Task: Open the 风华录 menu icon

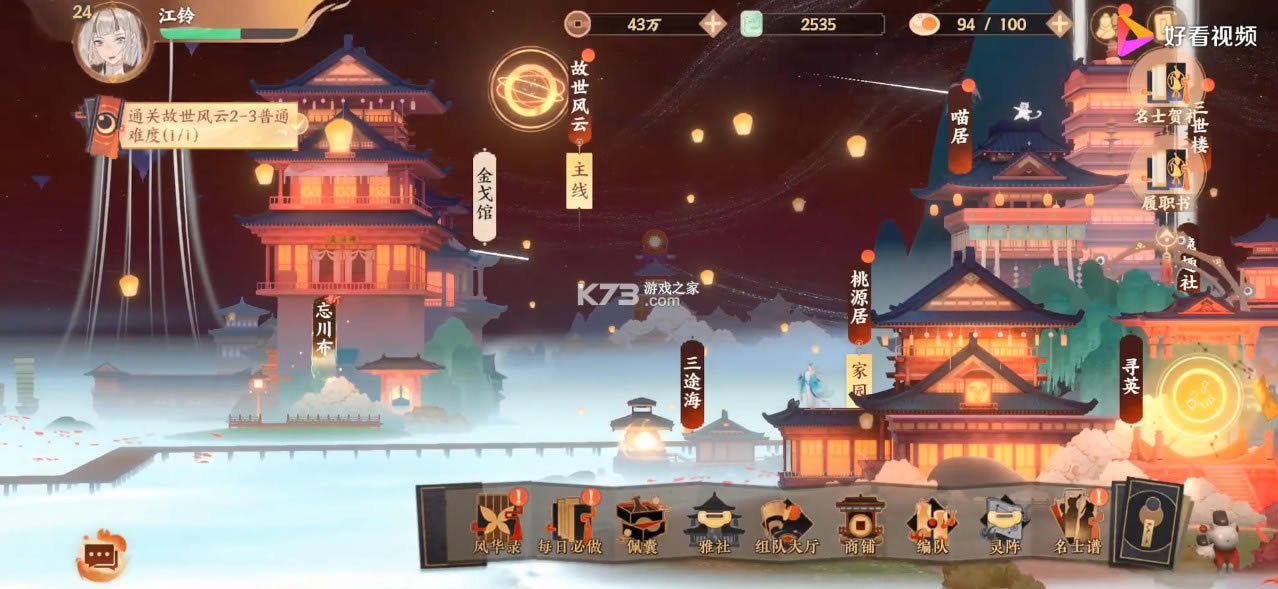Action: tap(497, 521)
